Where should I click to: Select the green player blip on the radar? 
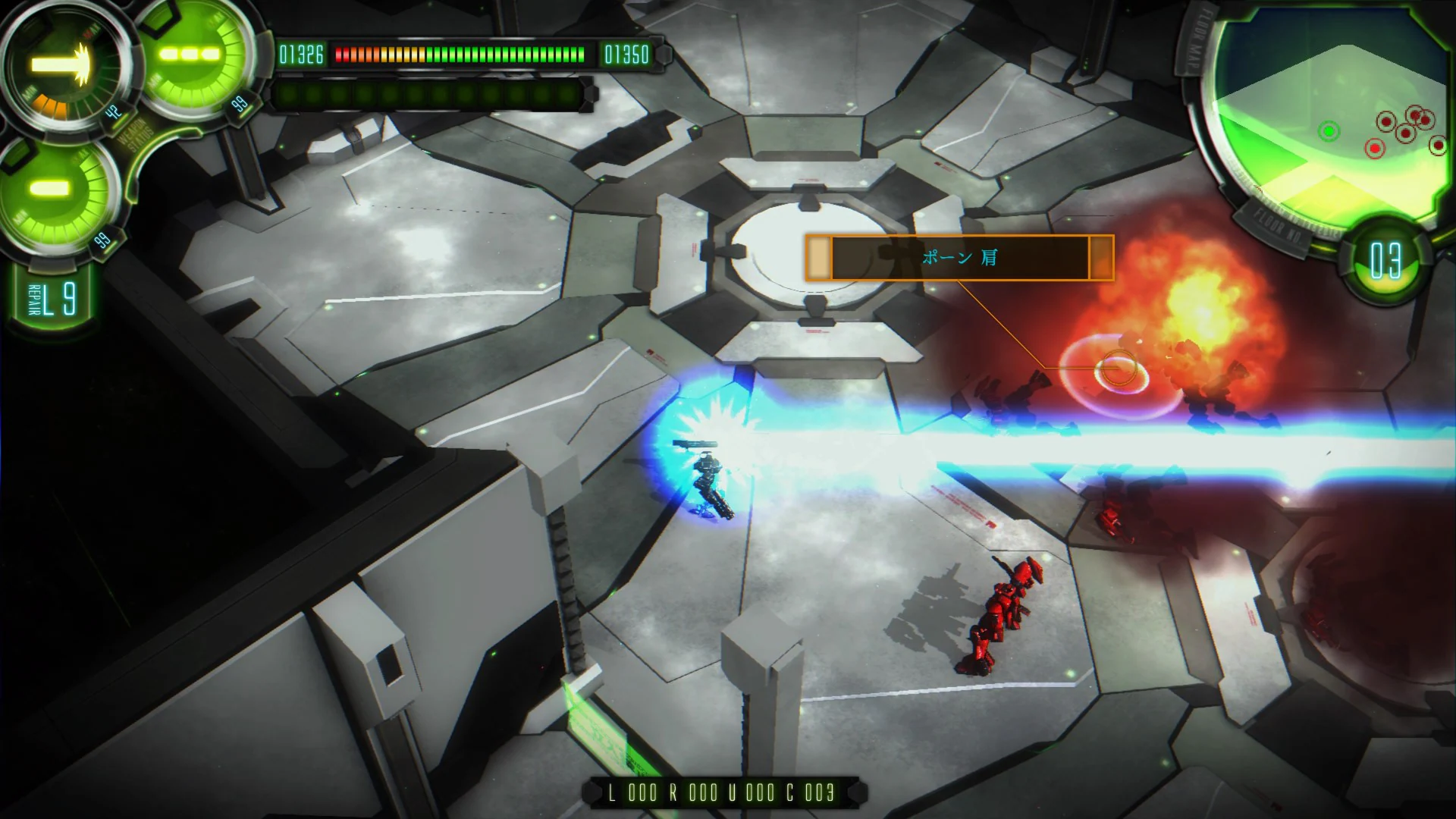click(1329, 131)
